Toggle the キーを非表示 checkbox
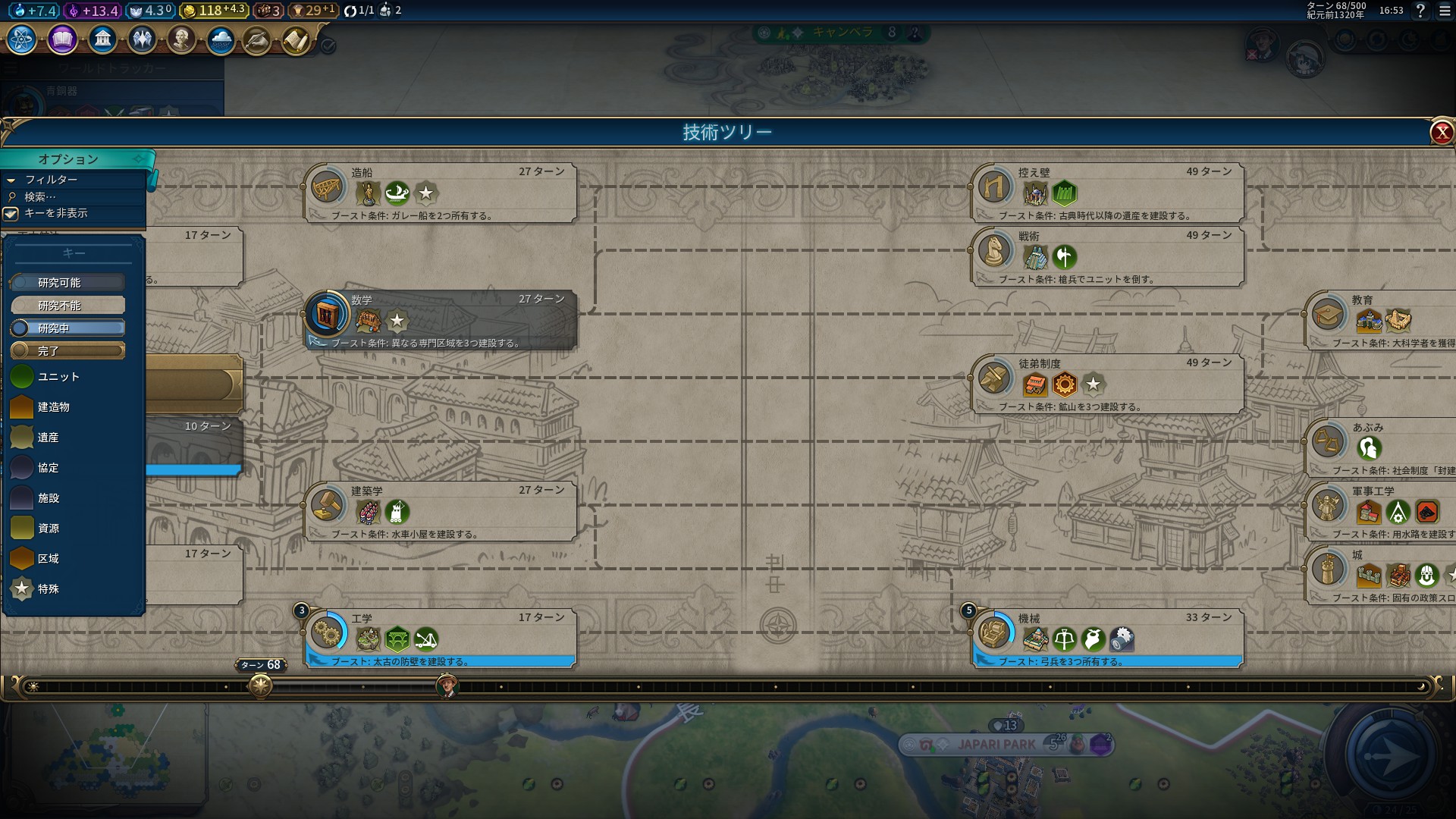This screenshot has width=1456, height=819. coord(11,214)
